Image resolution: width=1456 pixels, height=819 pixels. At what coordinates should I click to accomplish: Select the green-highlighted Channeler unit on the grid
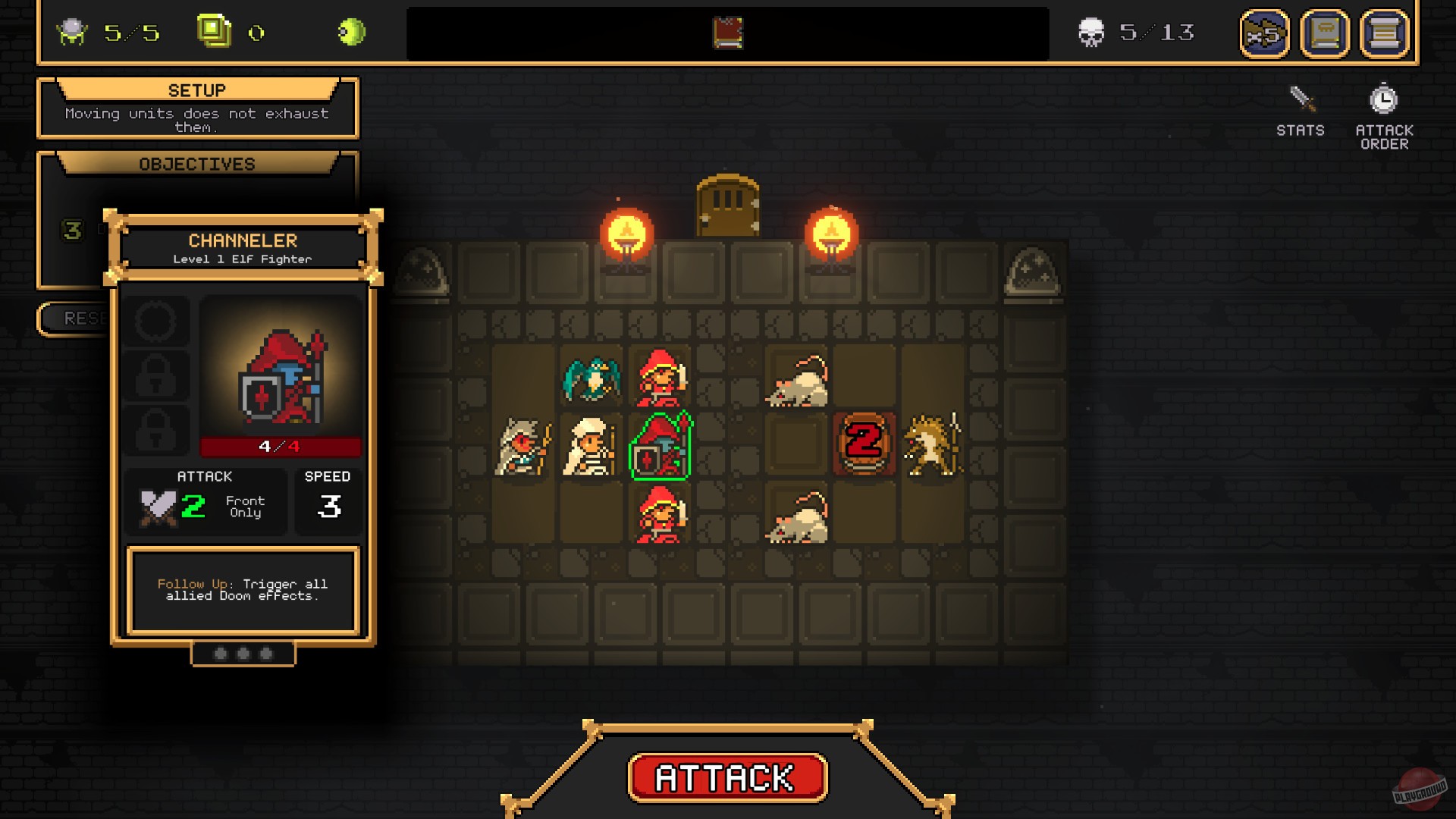[659, 446]
